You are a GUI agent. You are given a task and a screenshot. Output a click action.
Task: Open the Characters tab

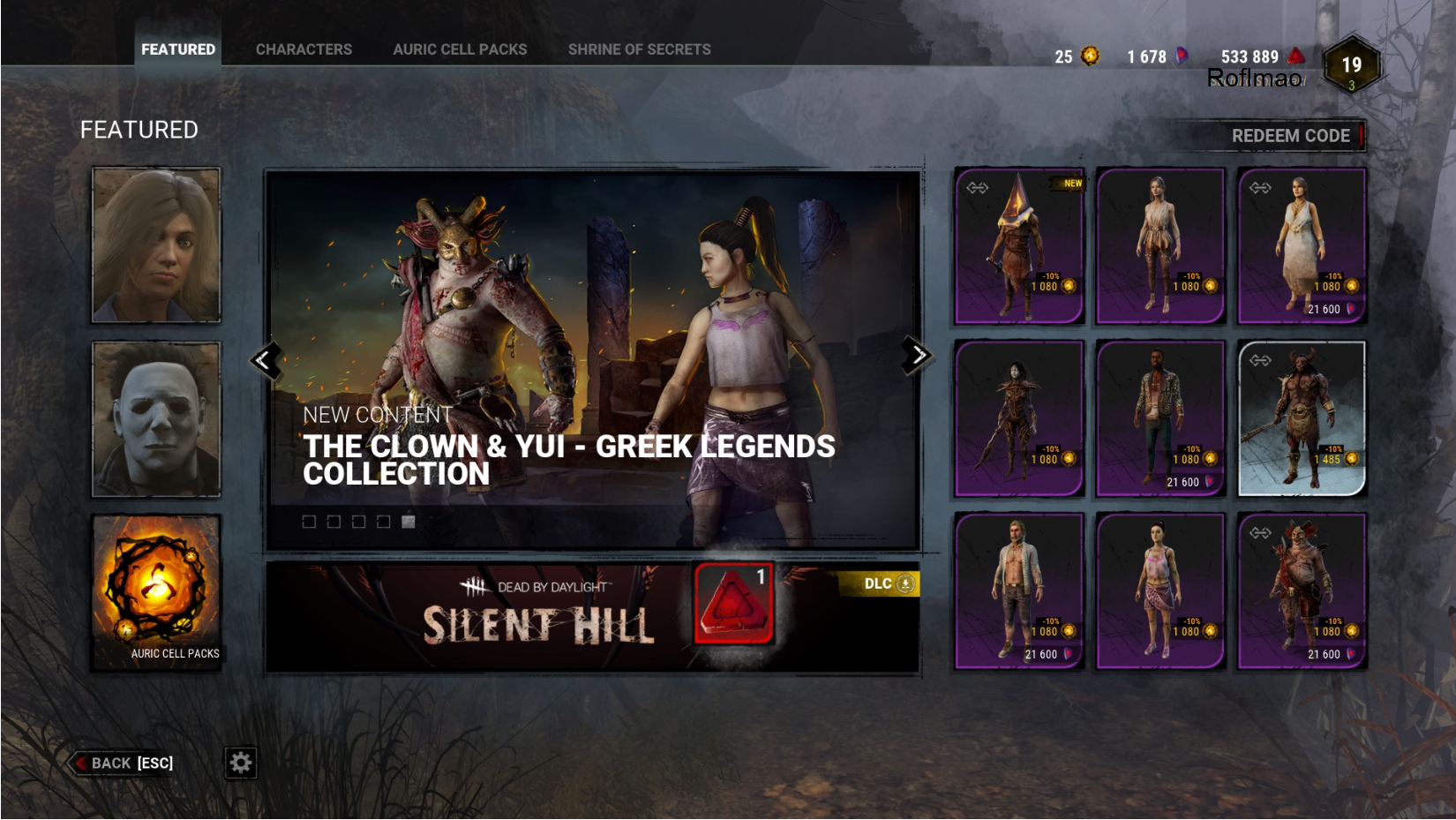304,49
